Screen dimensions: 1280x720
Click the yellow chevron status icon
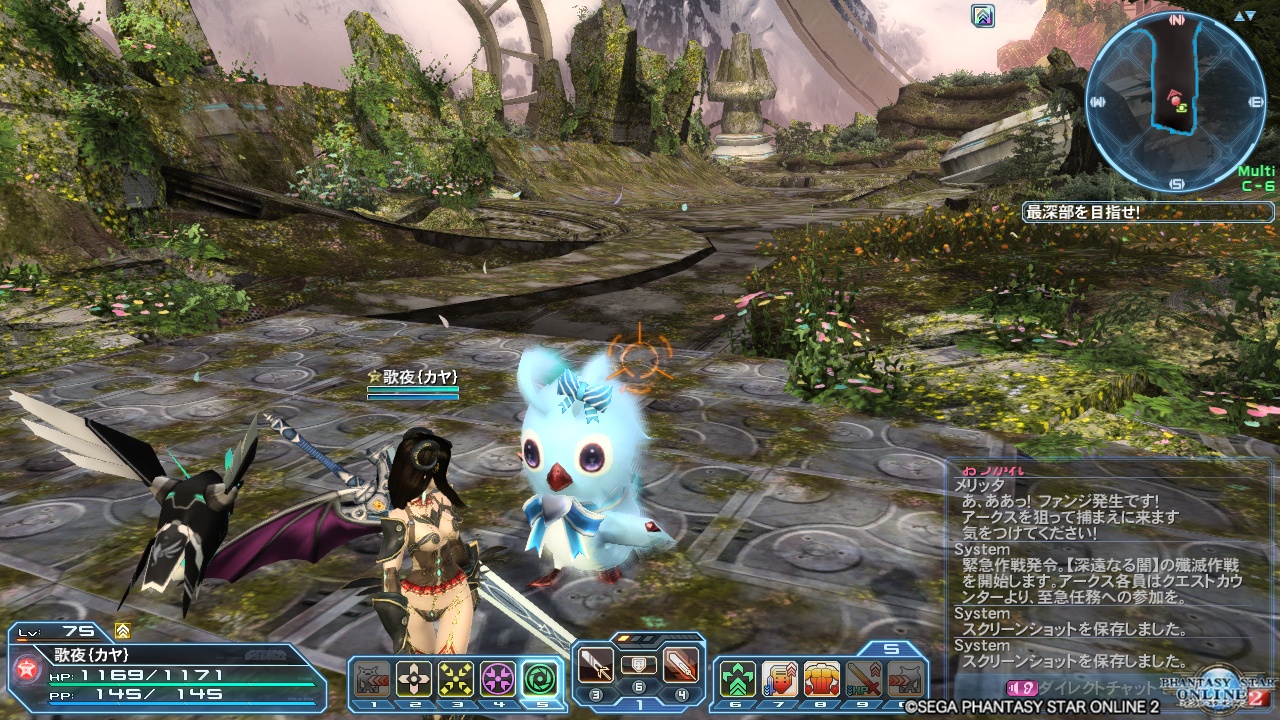(122, 631)
